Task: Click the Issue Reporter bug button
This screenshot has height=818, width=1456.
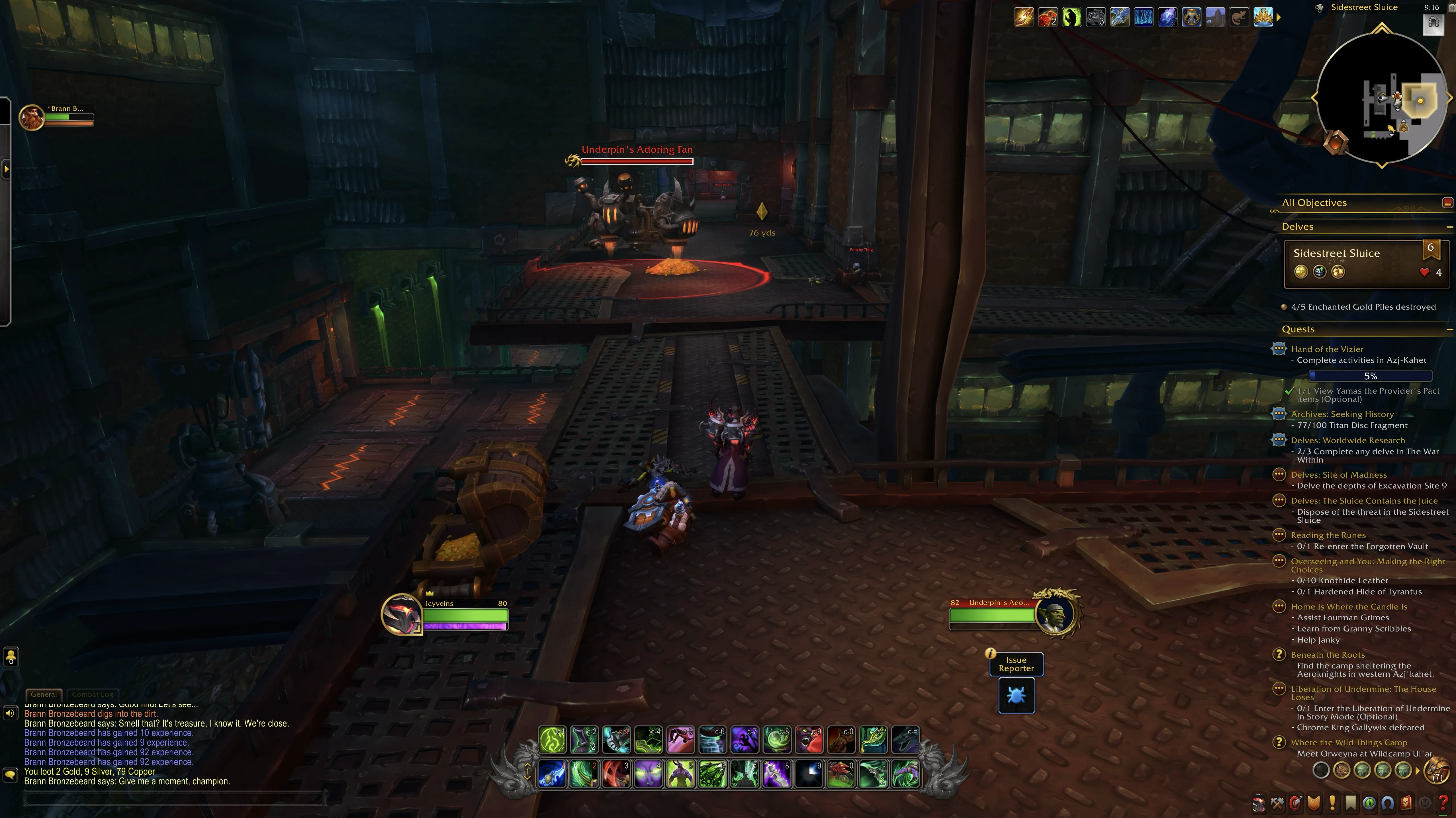Action: point(1016,695)
